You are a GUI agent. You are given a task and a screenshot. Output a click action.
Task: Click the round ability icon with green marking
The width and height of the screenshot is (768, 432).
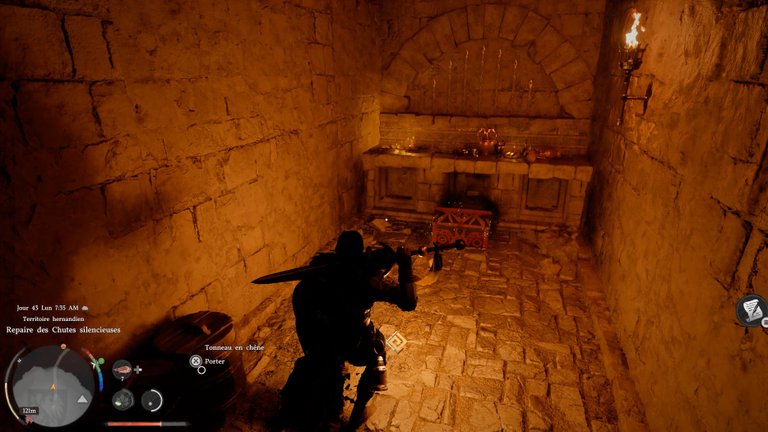point(123,400)
